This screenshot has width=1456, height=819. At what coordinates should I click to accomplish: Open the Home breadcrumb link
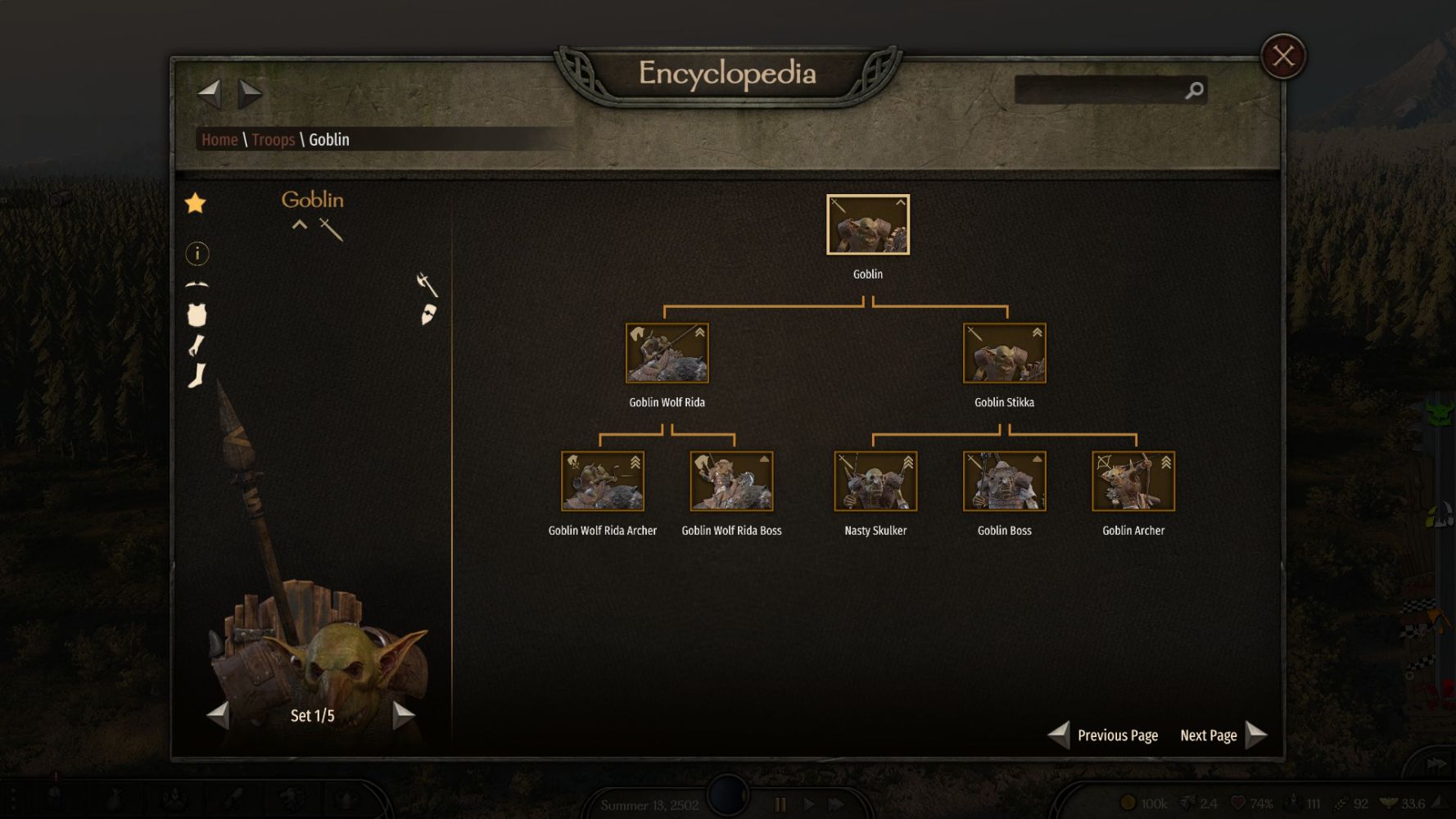219,140
